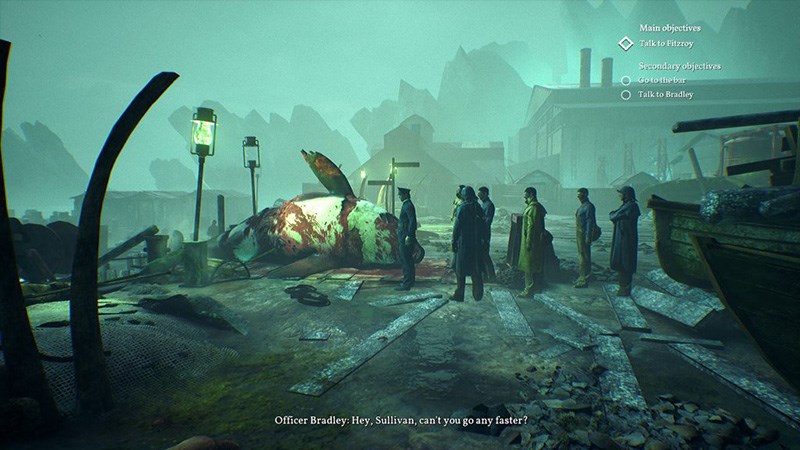
Task: Click the diamond marker beside Talk to Fitzroy
Action: [626, 43]
